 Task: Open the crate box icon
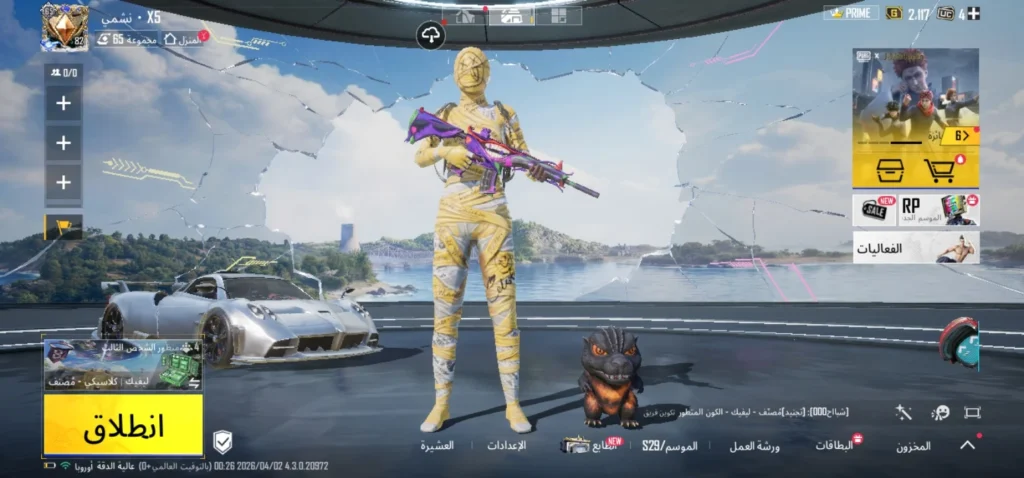[884, 170]
